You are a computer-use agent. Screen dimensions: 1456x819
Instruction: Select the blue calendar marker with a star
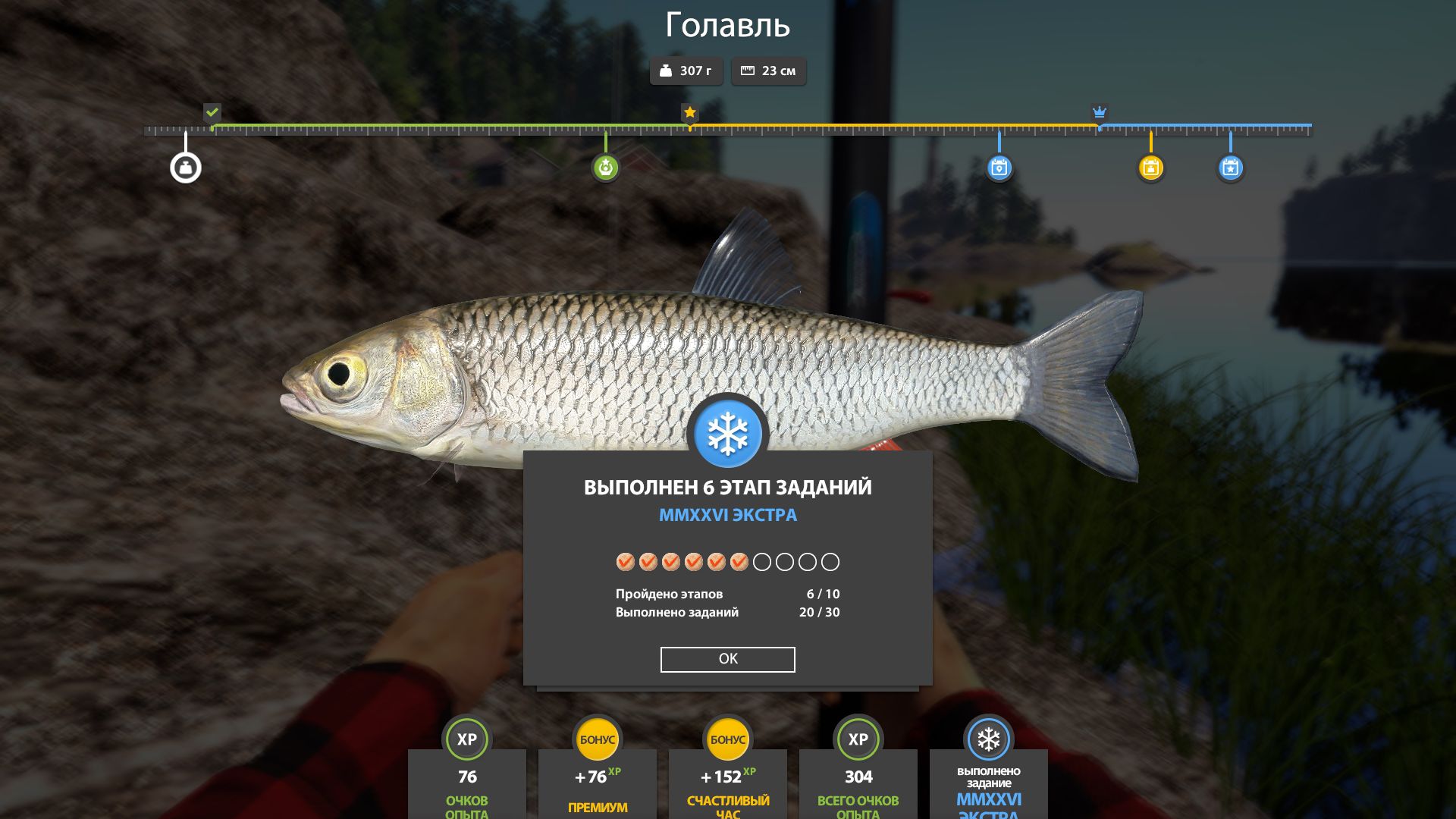tap(1230, 168)
